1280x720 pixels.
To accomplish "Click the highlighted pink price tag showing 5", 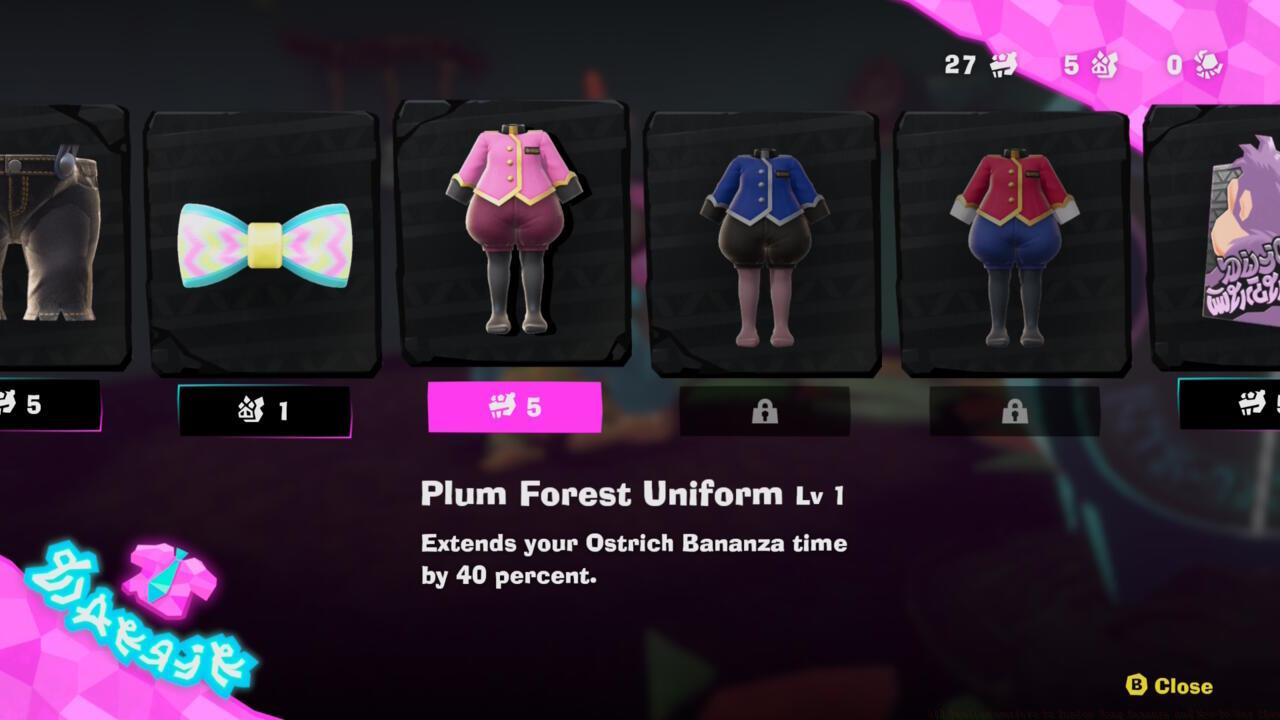I will 516,408.
